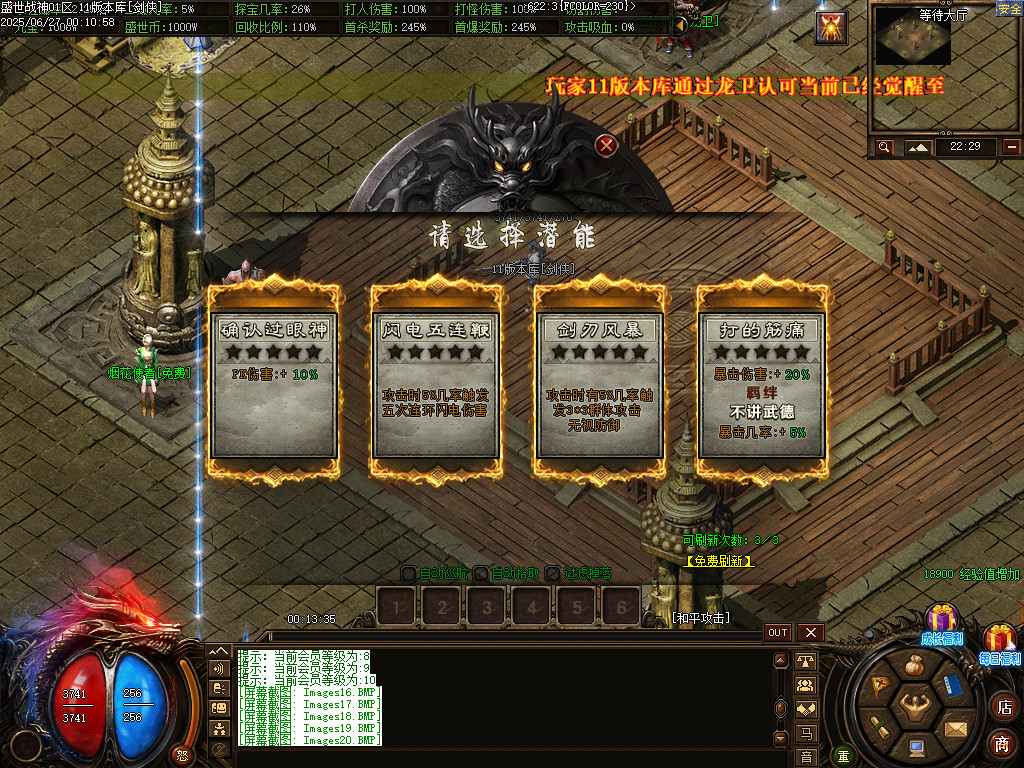Click the minimap magnifier button

pyautogui.click(x=884, y=147)
